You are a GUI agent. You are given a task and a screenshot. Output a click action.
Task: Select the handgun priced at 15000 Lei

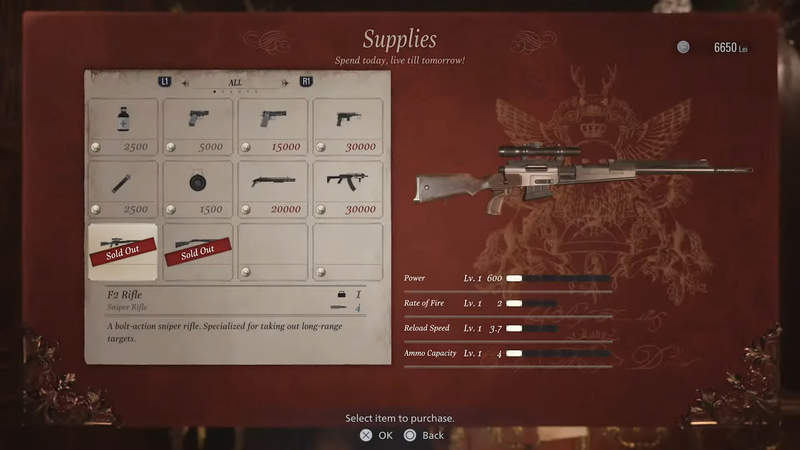tap(272, 127)
